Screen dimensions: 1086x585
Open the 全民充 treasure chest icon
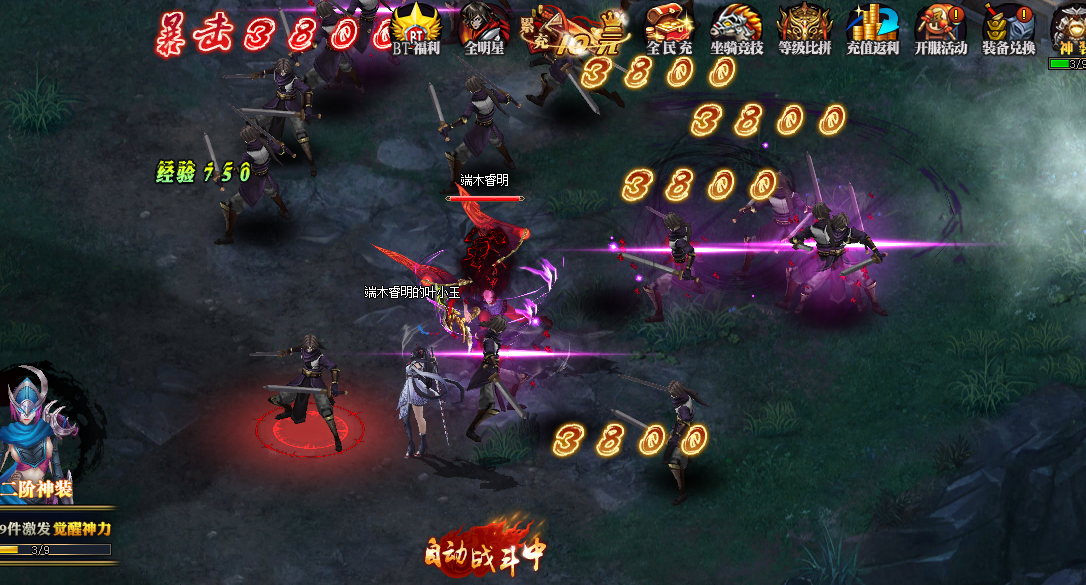(669, 27)
